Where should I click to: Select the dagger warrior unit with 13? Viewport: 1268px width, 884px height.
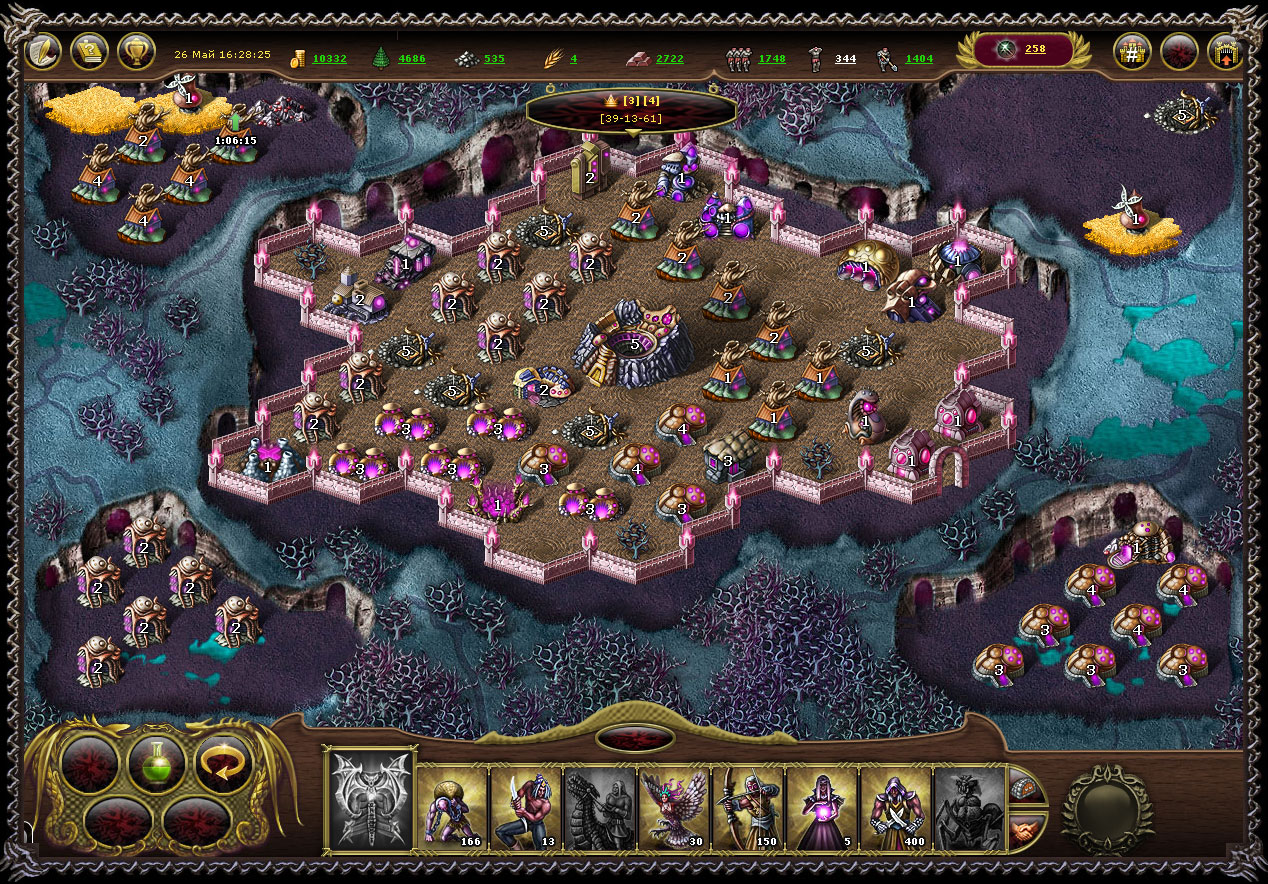[x=526, y=808]
